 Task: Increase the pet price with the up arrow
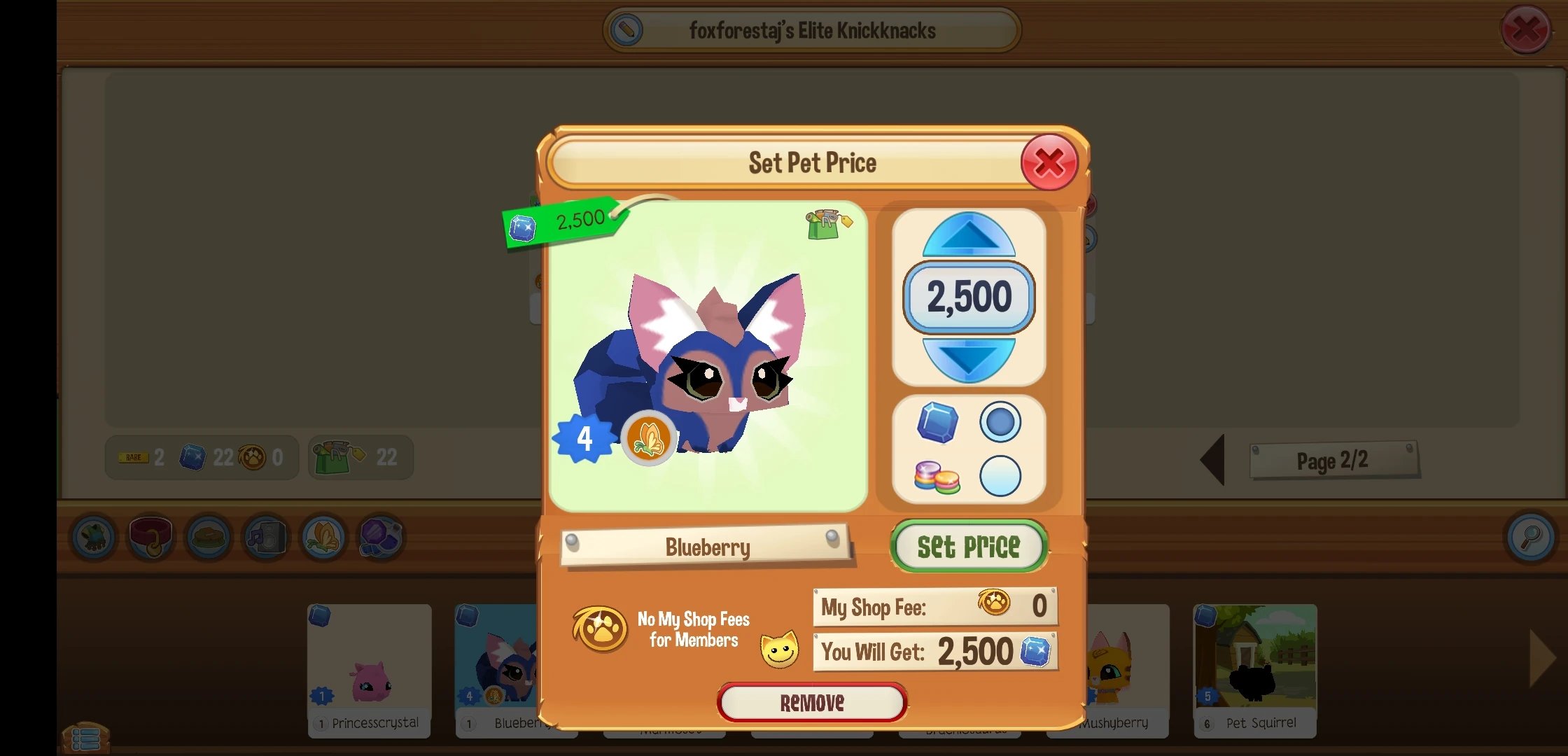click(x=969, y=237)
